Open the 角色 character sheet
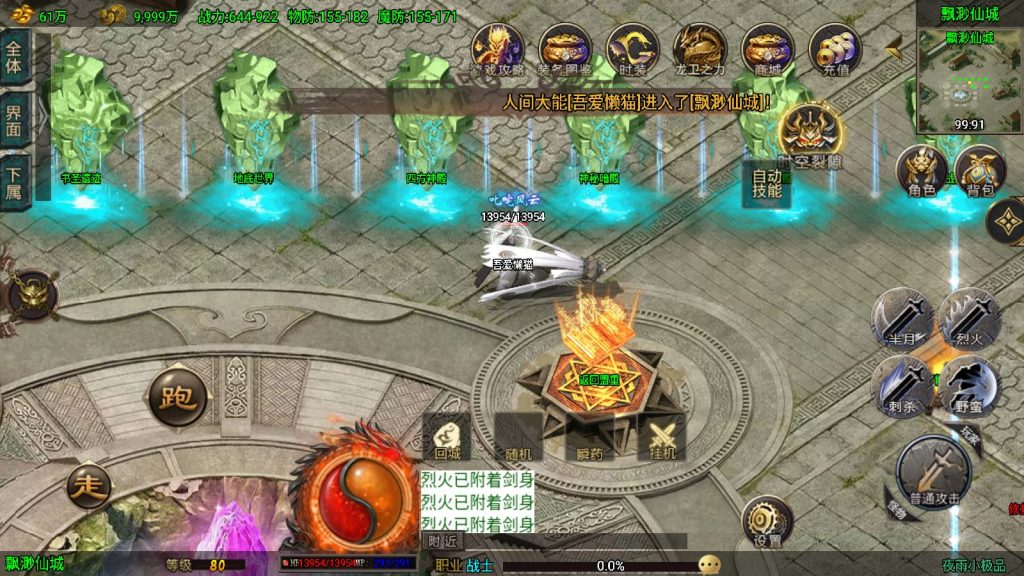Screen dimensions: 1024x576 (921, 171)
